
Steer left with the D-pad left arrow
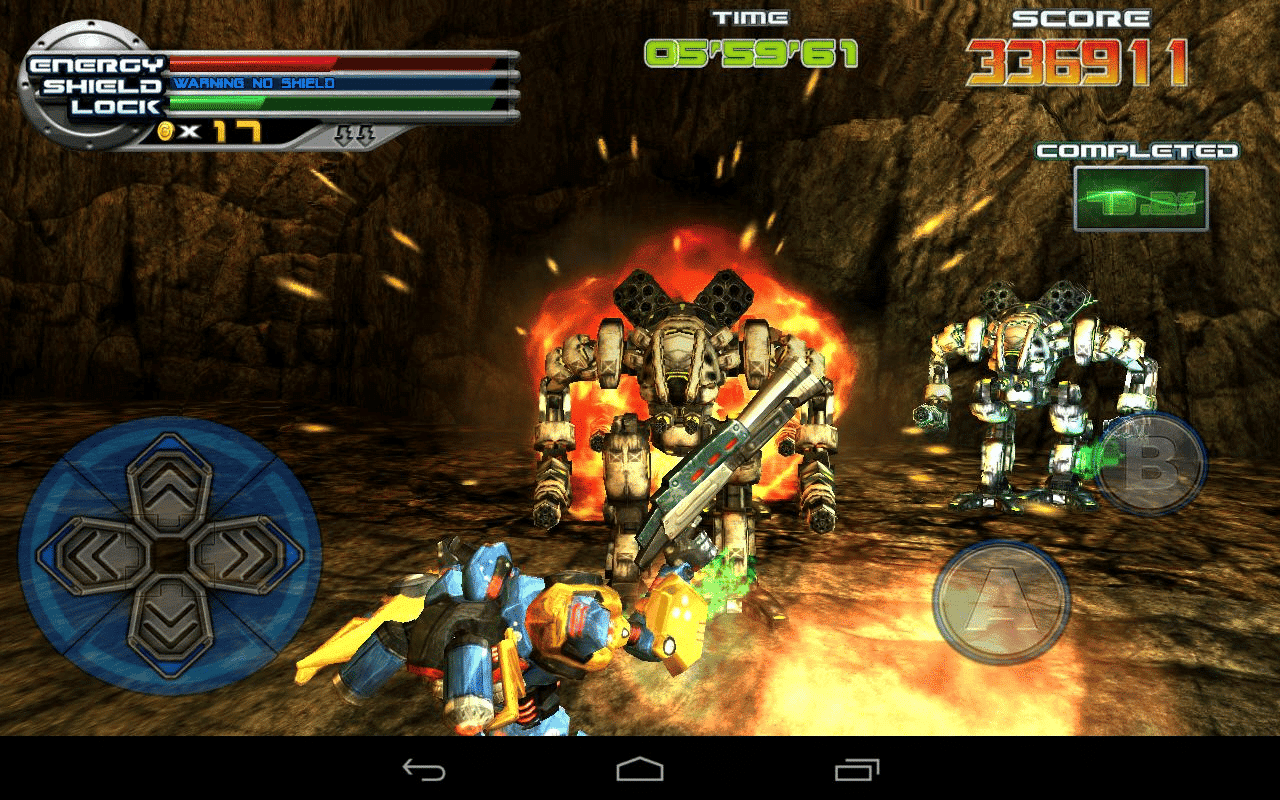click(x=95, y=556)
